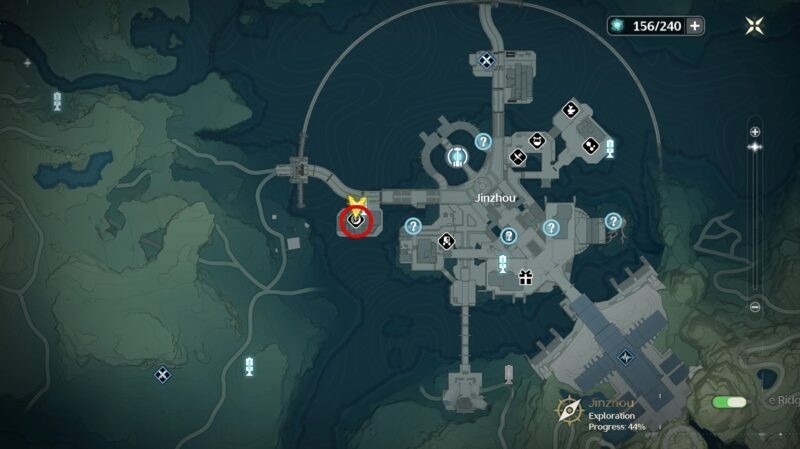Select the large circular teleport marker above Jinzhou
Viewport: 800px width, 449px height.
pos(458,156)
